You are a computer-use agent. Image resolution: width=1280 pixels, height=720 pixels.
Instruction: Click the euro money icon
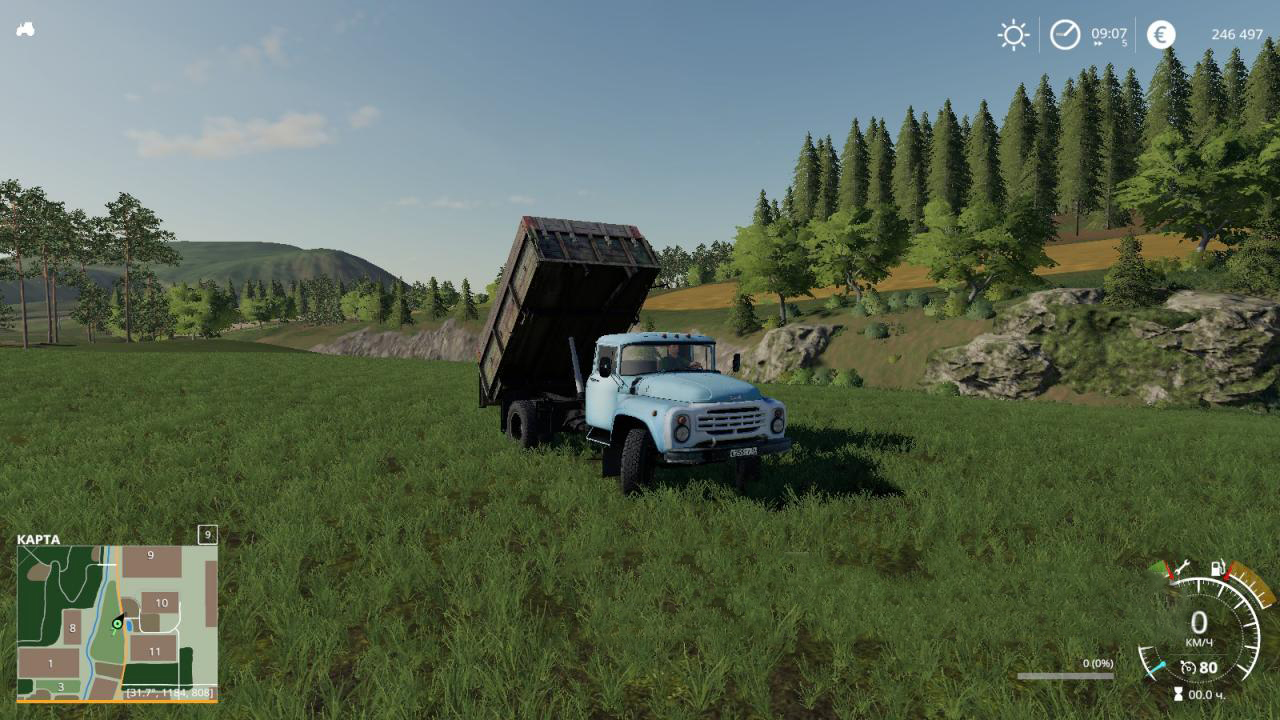1161,35
